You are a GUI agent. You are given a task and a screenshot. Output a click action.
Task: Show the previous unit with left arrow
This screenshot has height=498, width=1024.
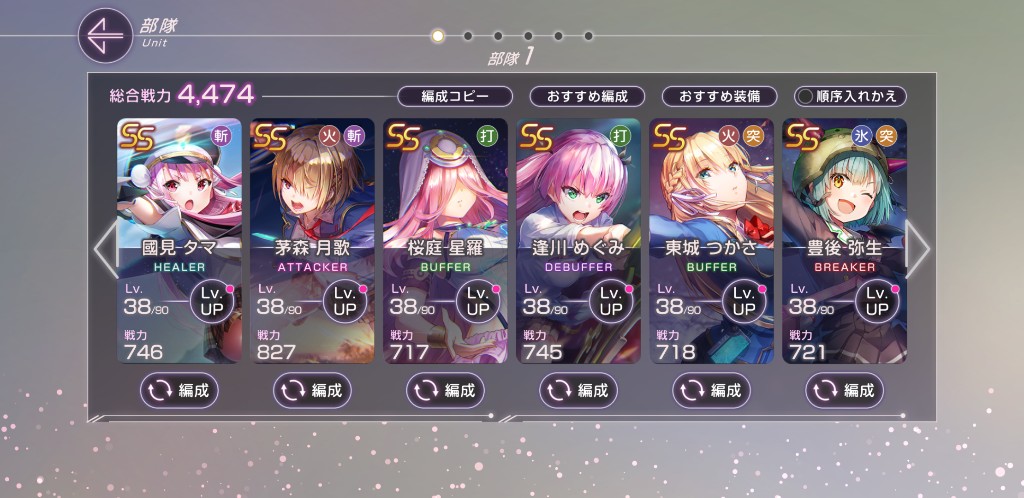tap(104, 249)
